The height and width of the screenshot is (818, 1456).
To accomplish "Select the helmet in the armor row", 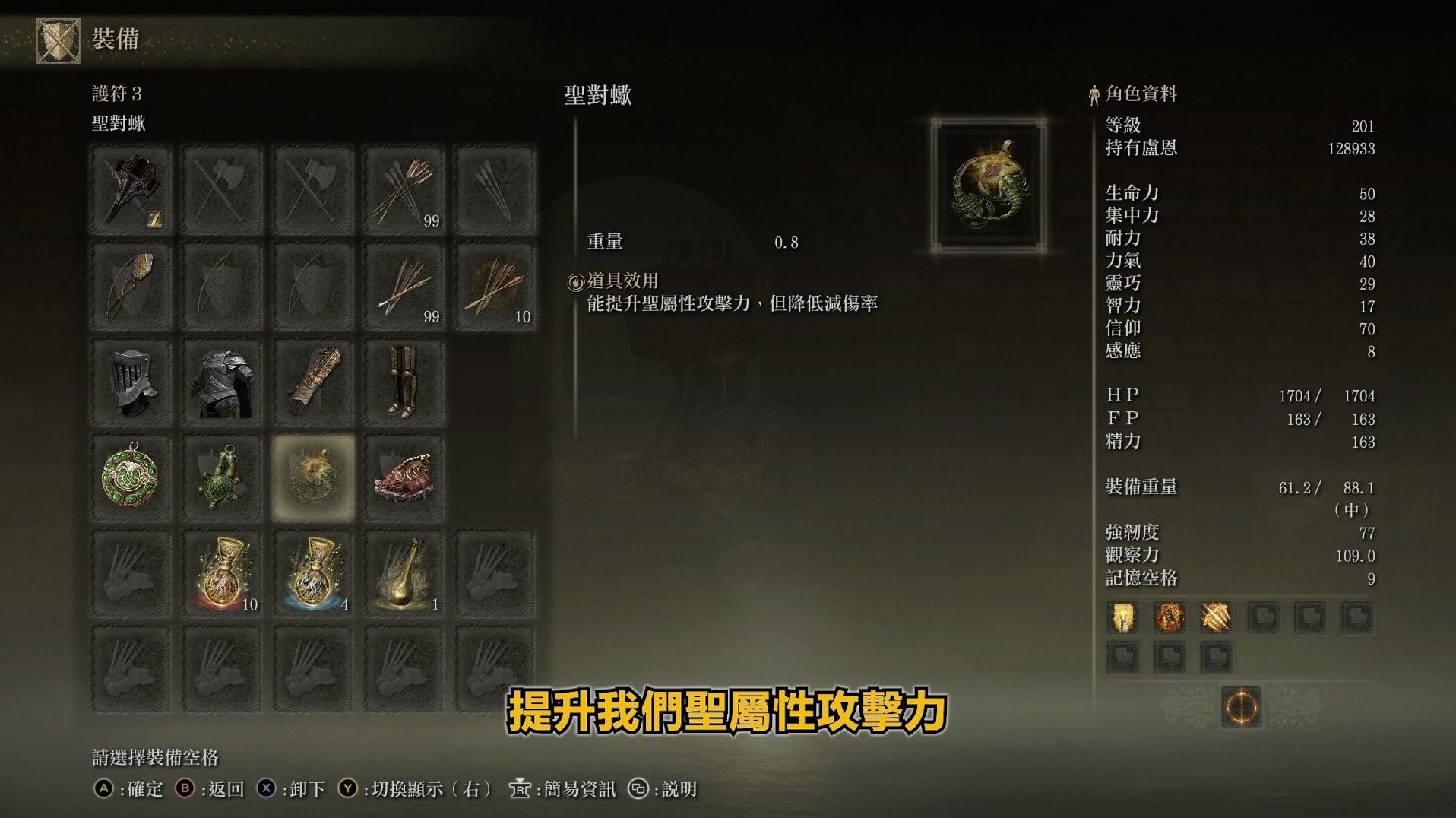I will pyautogui.click(x=131, y=382).
